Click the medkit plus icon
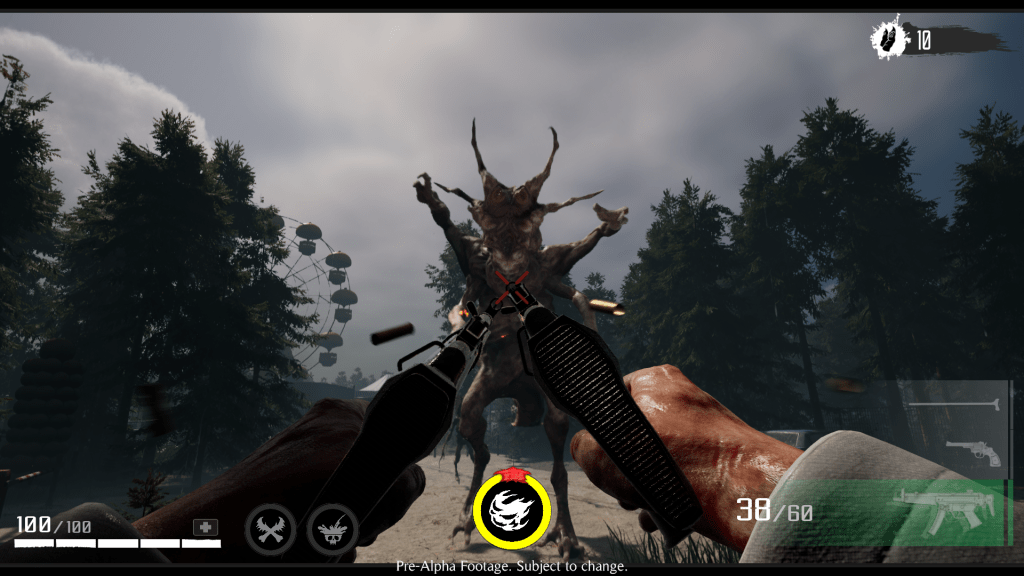The image size is (1024, 576). point(205,527)
